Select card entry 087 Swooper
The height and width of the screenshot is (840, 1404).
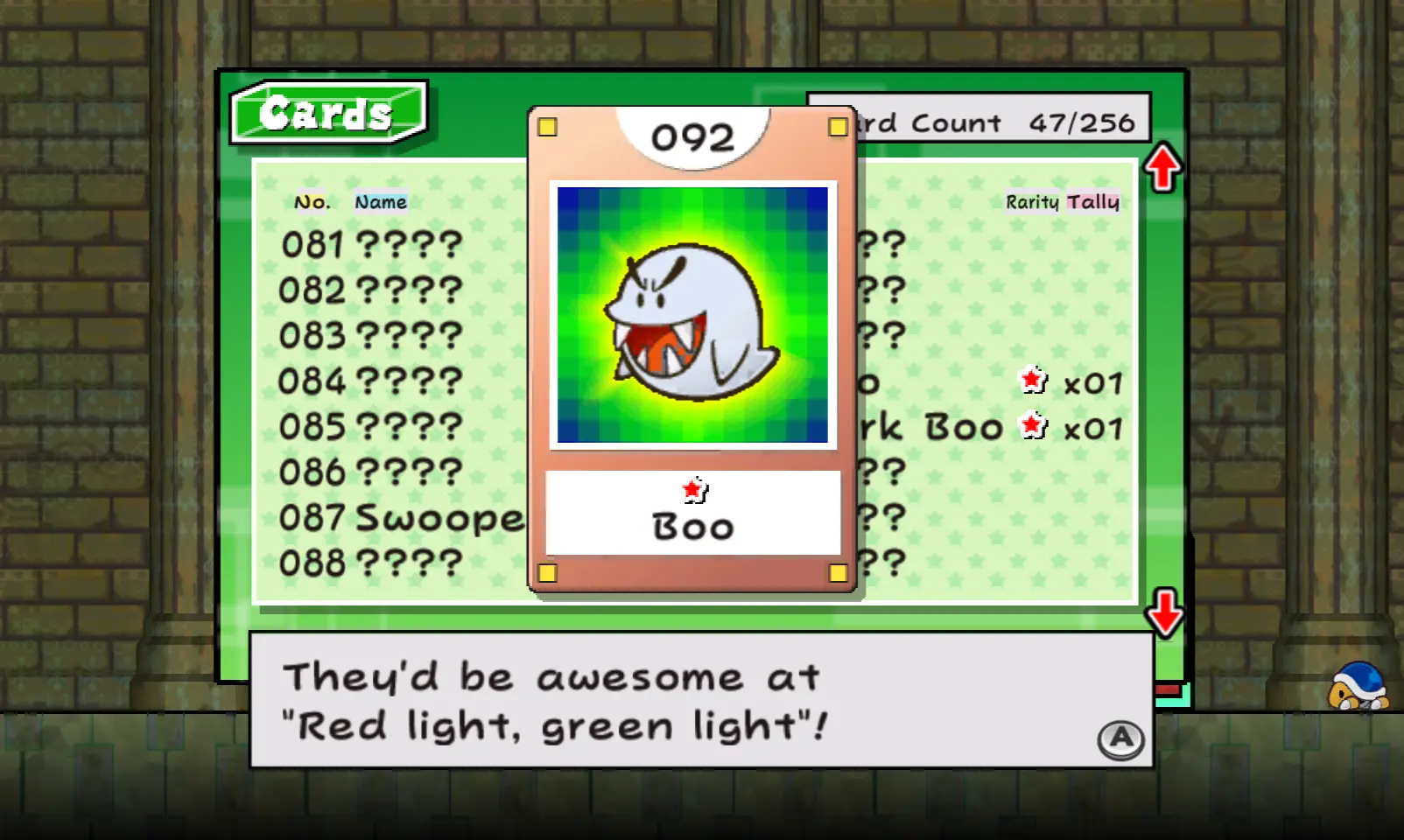(x=401, y=518)
